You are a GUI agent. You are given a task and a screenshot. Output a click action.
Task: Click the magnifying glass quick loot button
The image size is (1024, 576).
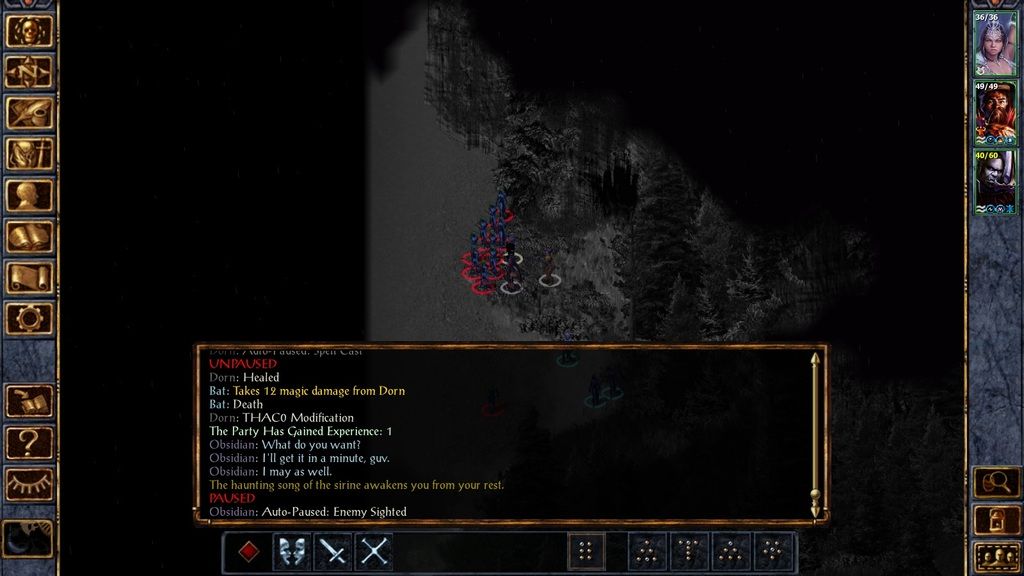(x=996, y=482)
